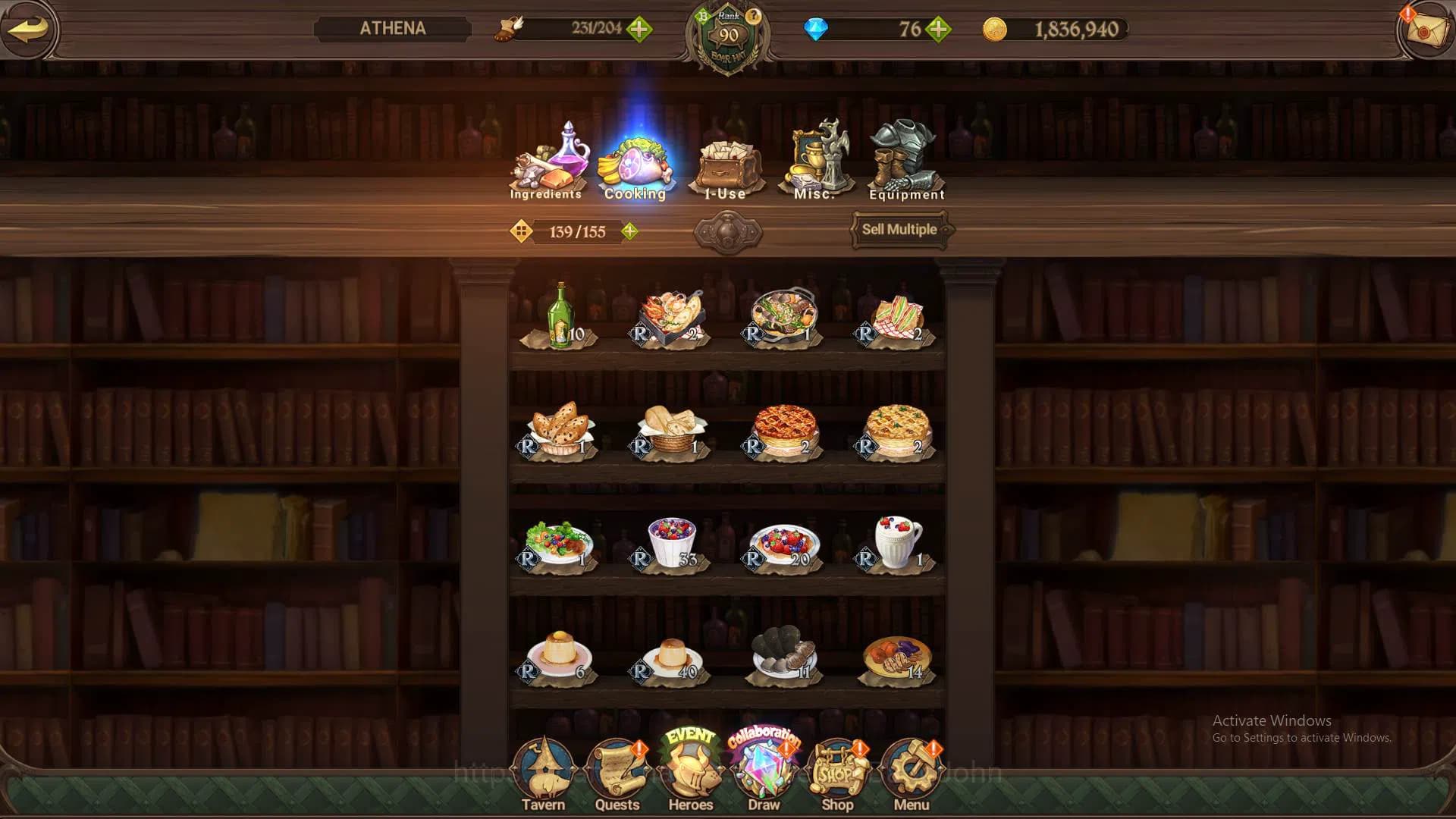Image resolution: width=1456 pixels, height=819 pixels.
Task: Open the Tavern menu
Action: pos(543,773)
